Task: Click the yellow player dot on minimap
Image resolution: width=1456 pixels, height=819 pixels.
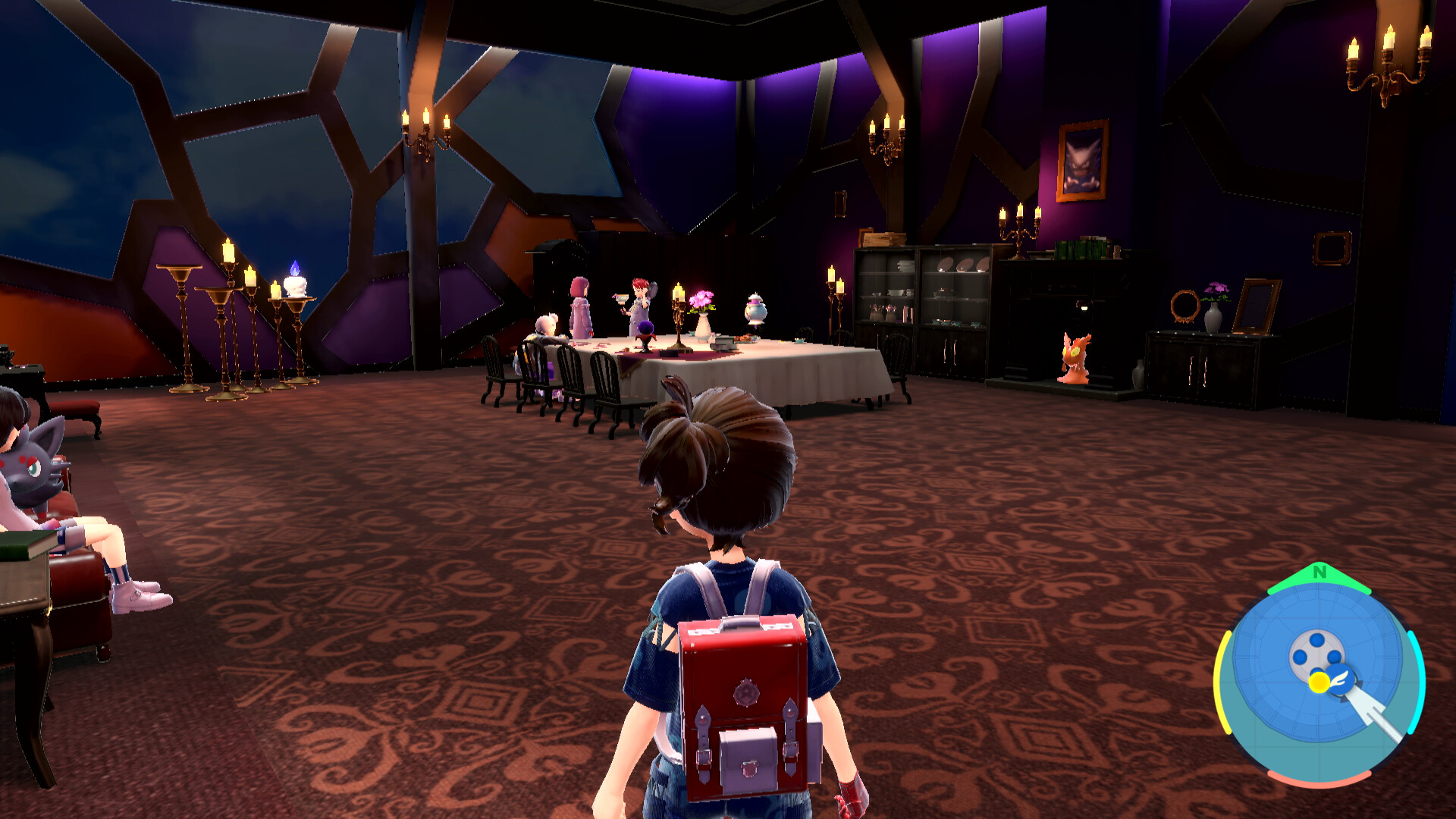Action: point(1319,682)
